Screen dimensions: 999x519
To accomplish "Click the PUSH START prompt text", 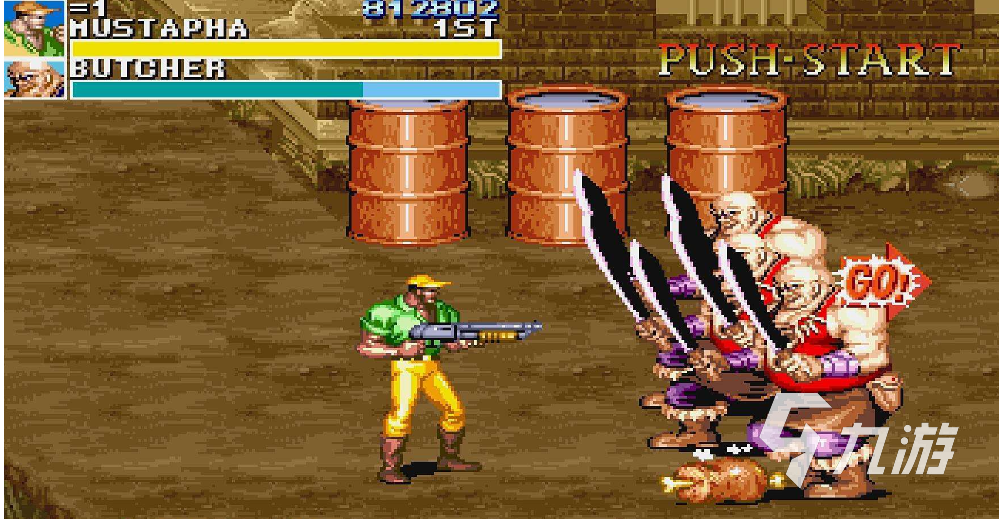I will pos(809,61).
